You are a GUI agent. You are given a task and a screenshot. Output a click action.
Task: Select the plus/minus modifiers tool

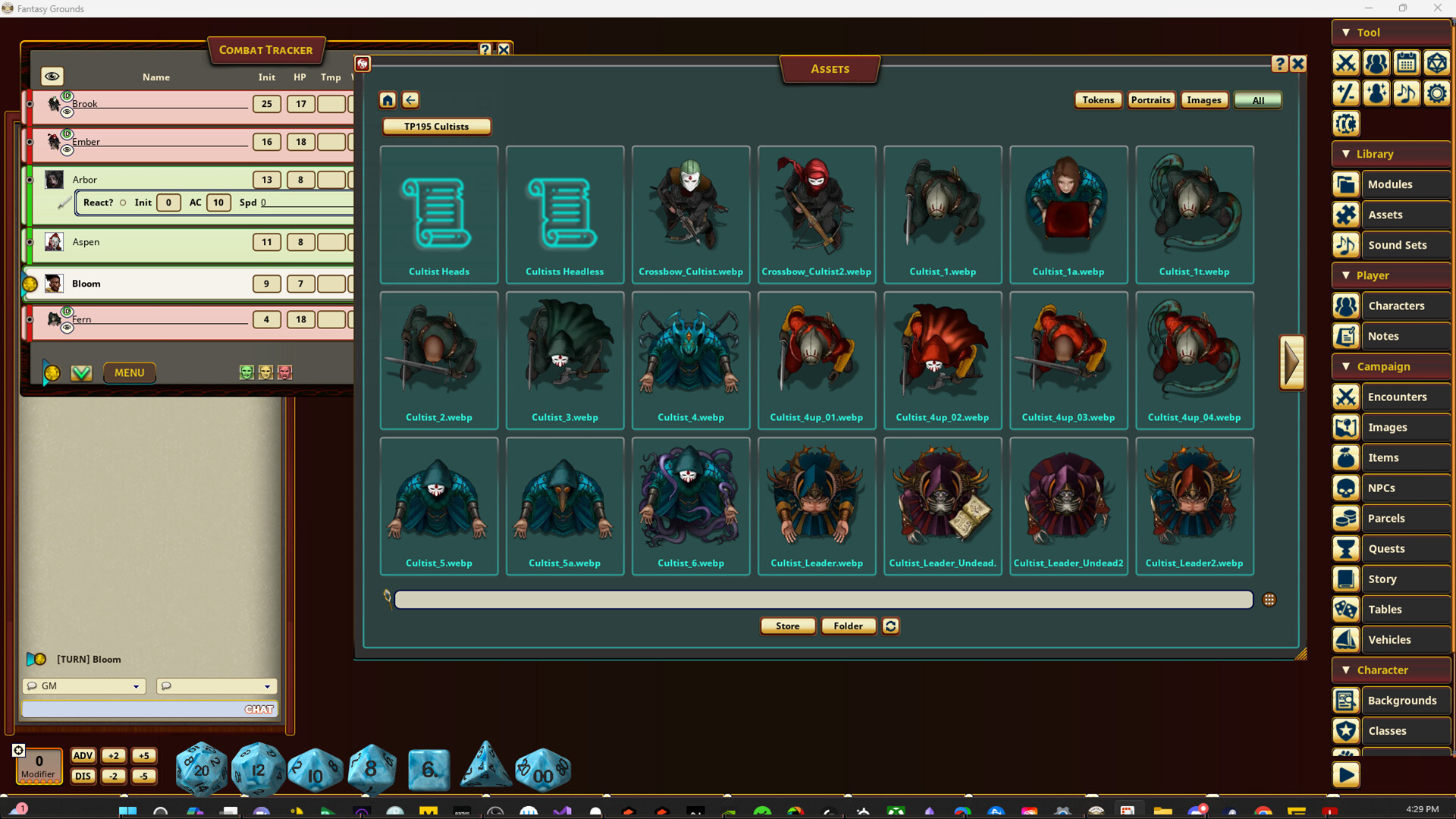click(1346, 93)
